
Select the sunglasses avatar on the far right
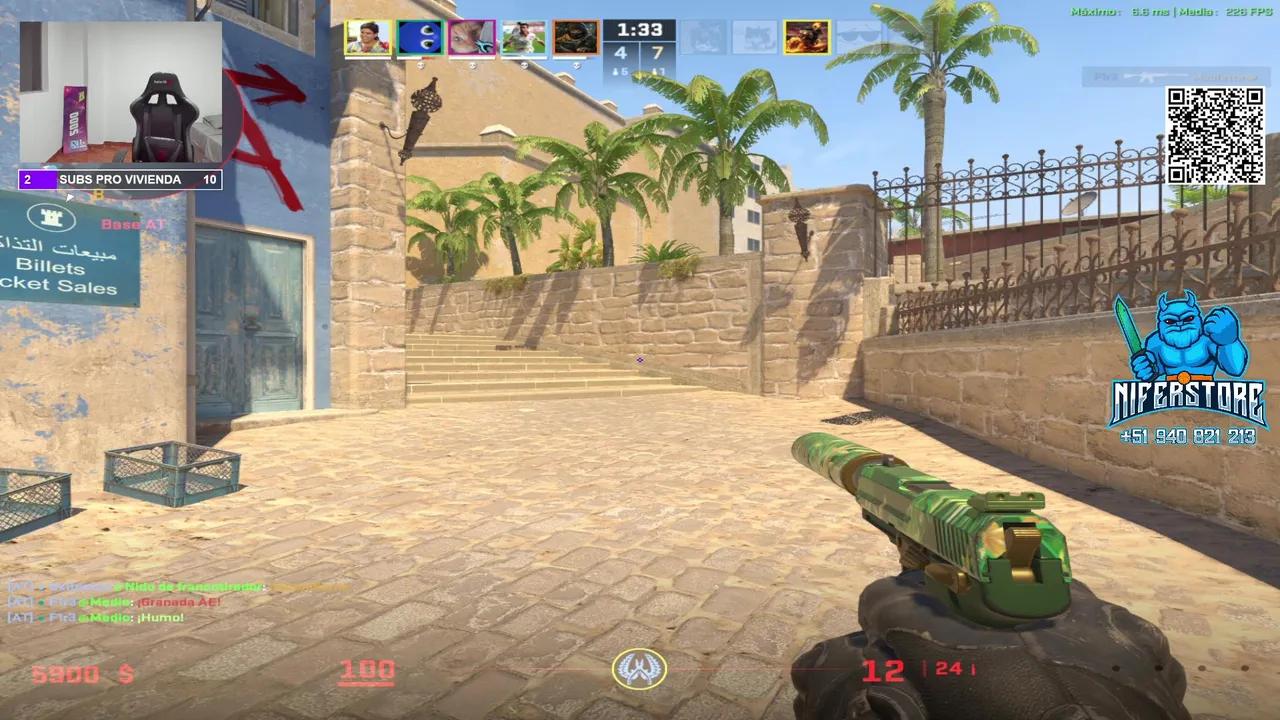point(860,38)
